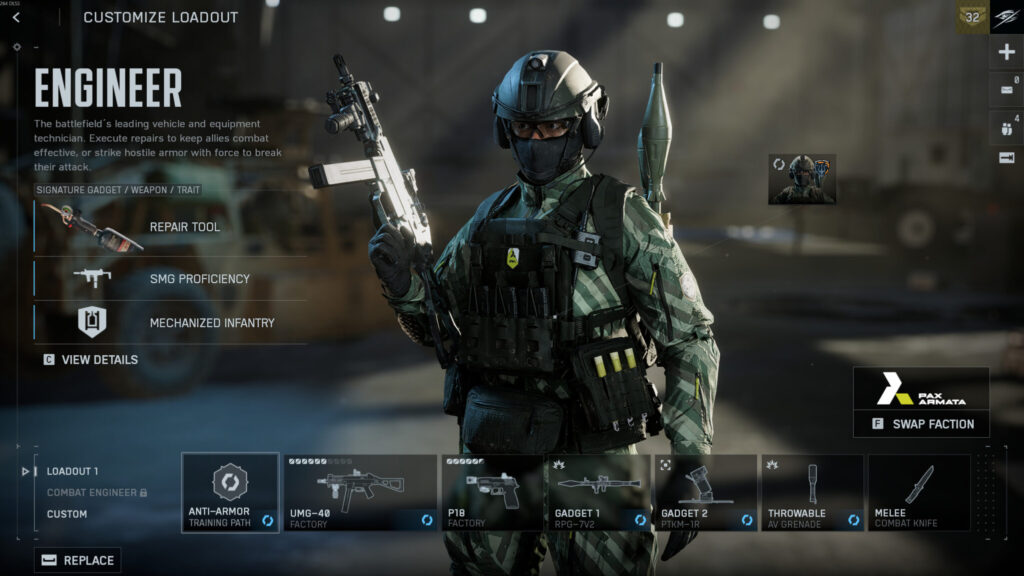
Task: Click the Replace button
Action: click(78, 560)
